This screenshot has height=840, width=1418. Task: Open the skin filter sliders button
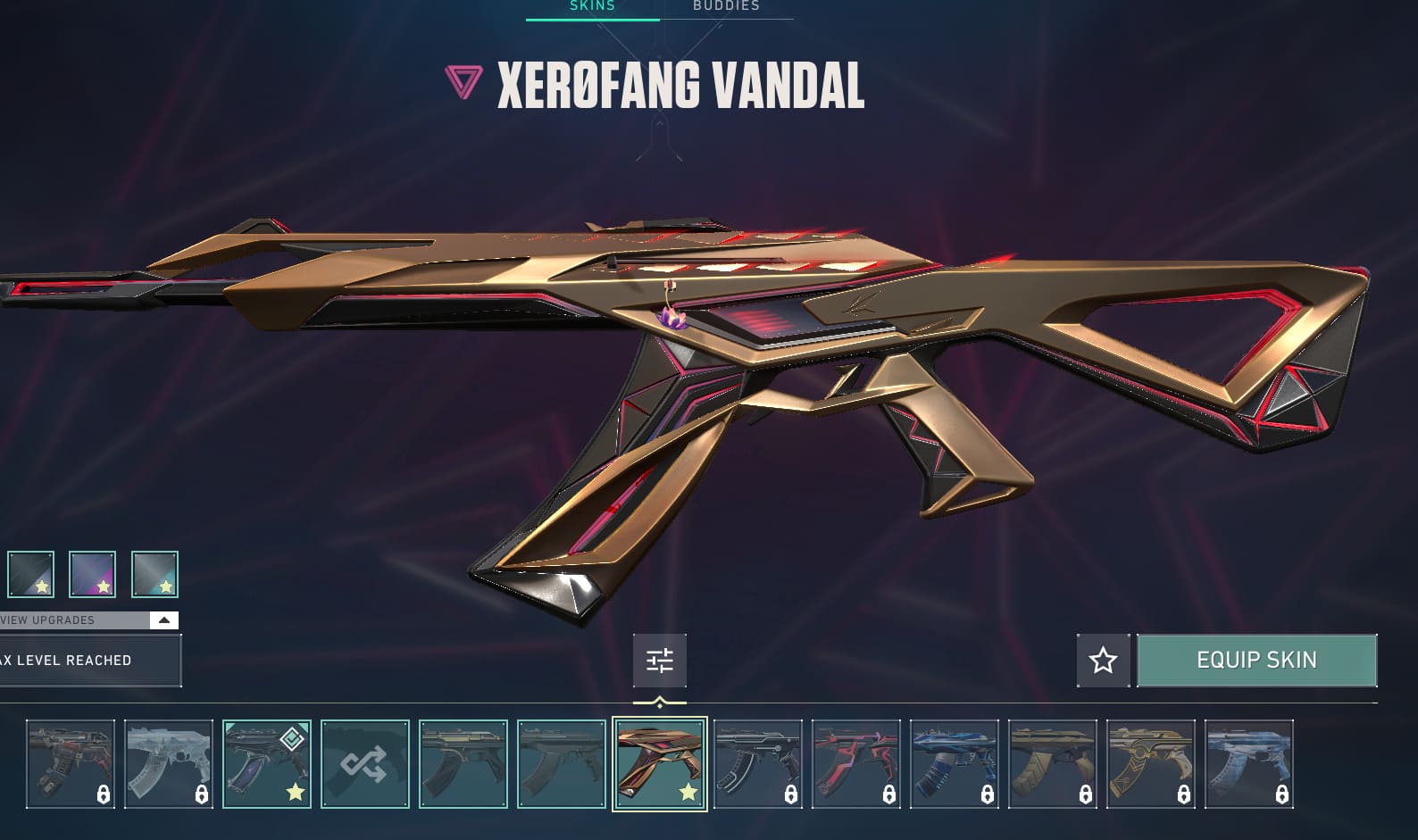660,661
